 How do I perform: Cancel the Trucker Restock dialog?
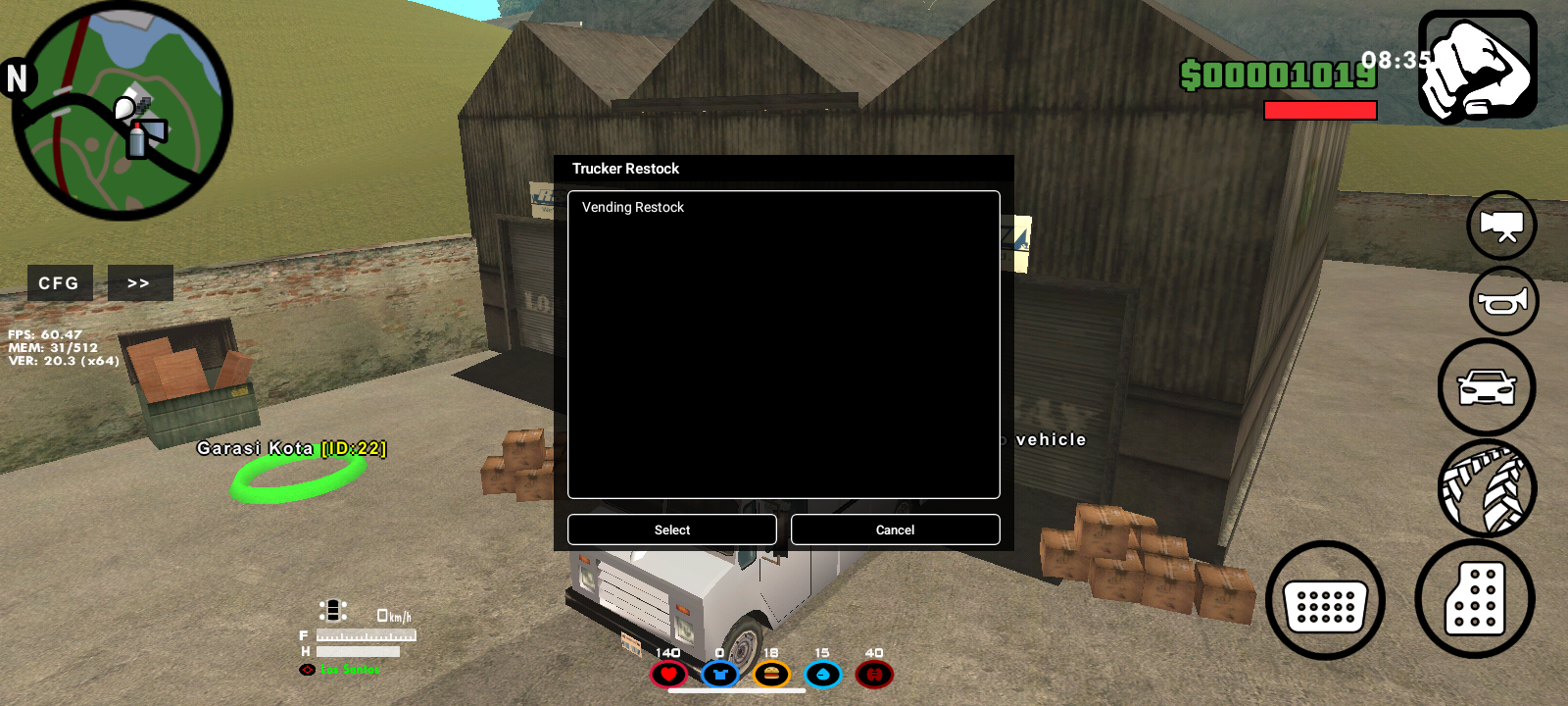click(x=895, y=529)
